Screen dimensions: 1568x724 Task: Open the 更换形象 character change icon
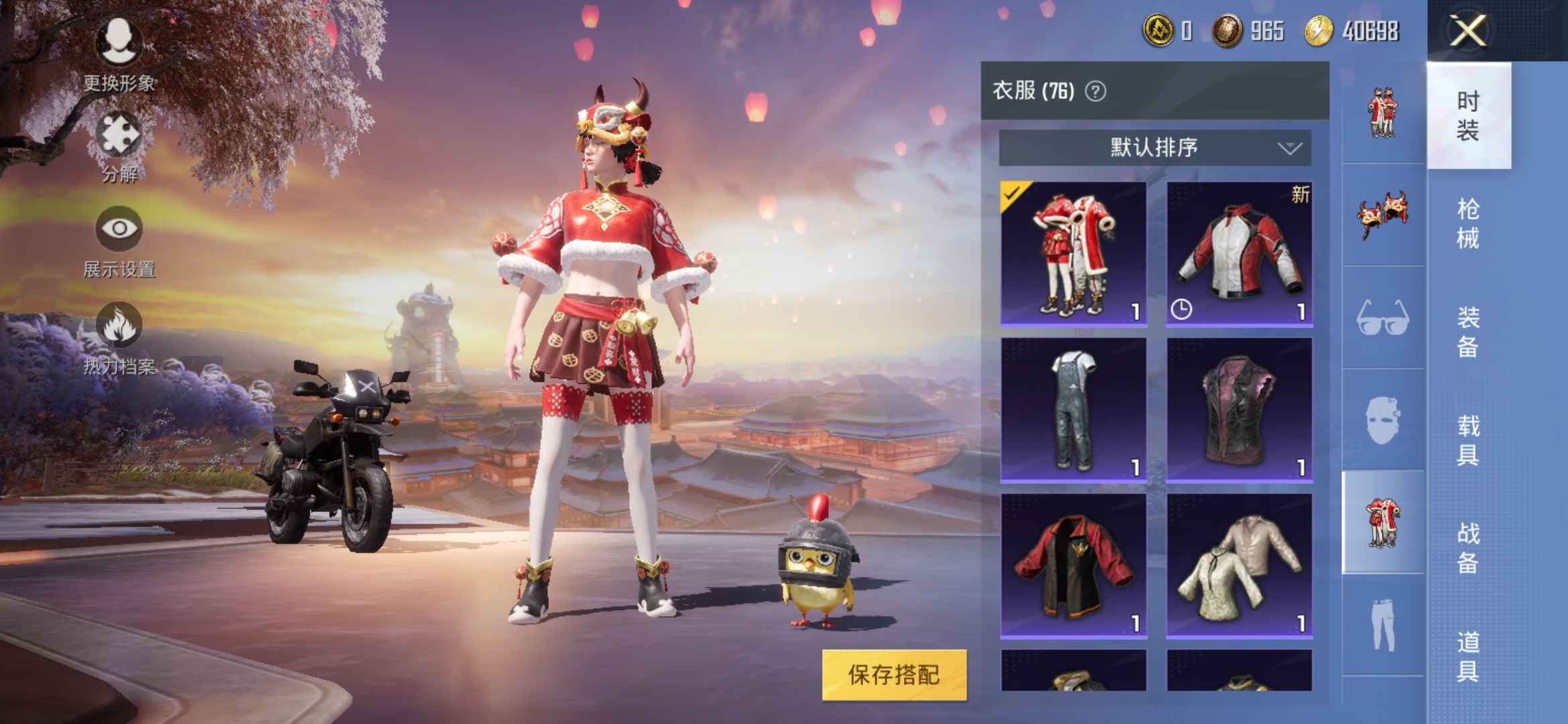pyautogui.click(x=119, y=40)
